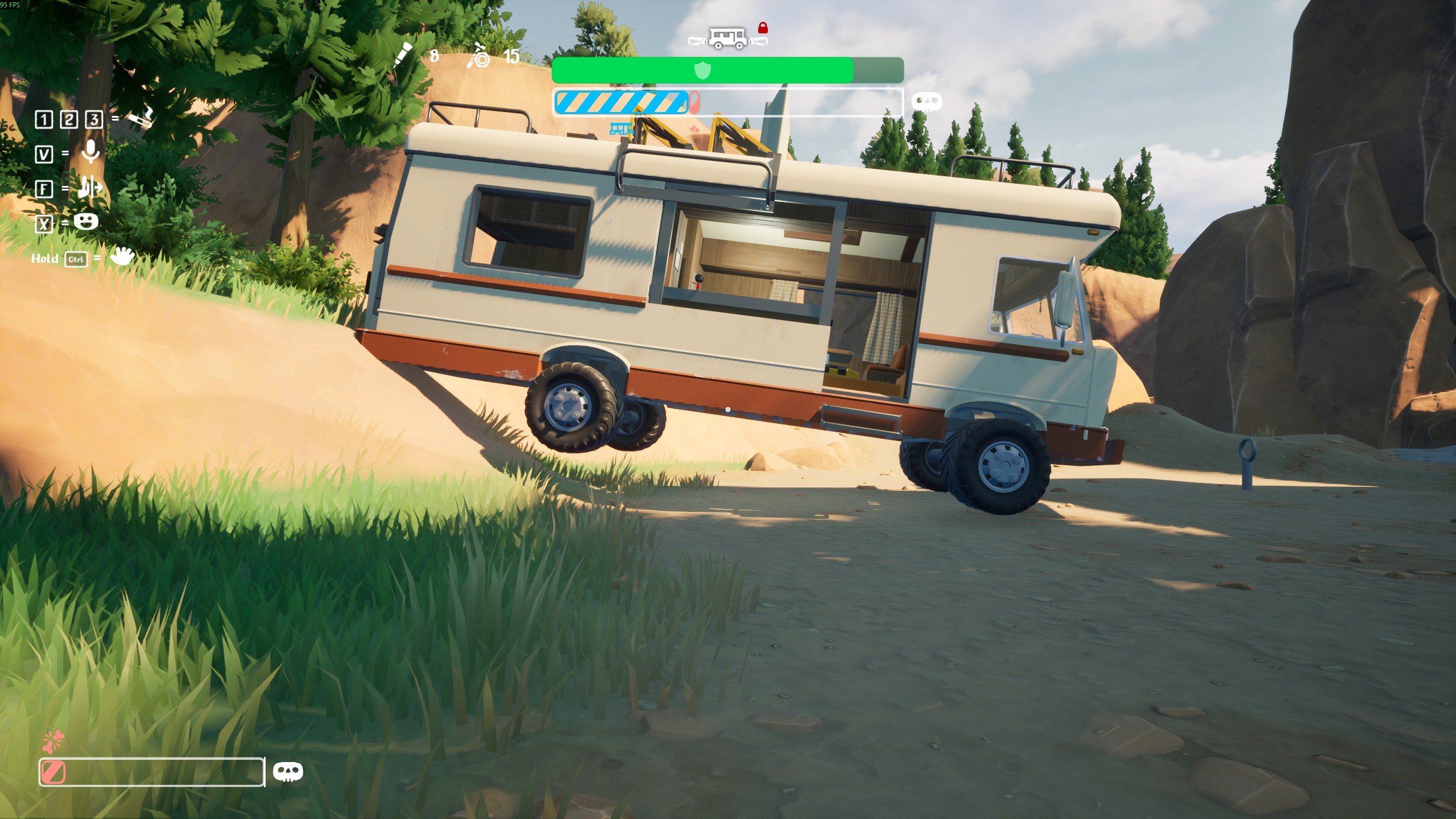The image size is (1456, 819).
Task: Click the skull beside the injury bar
Action: pos(288,772)
